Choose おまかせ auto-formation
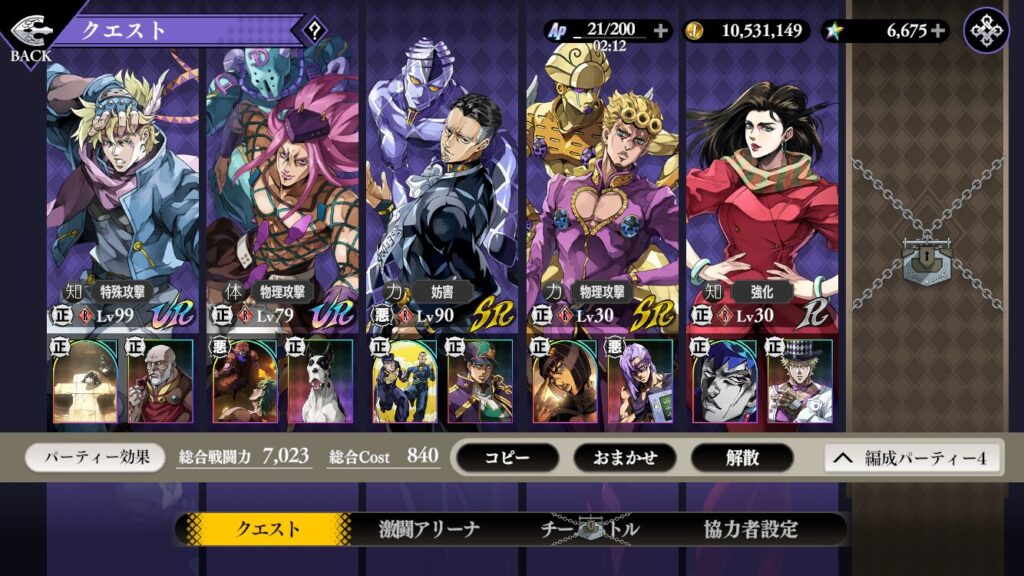 point(624,457)
